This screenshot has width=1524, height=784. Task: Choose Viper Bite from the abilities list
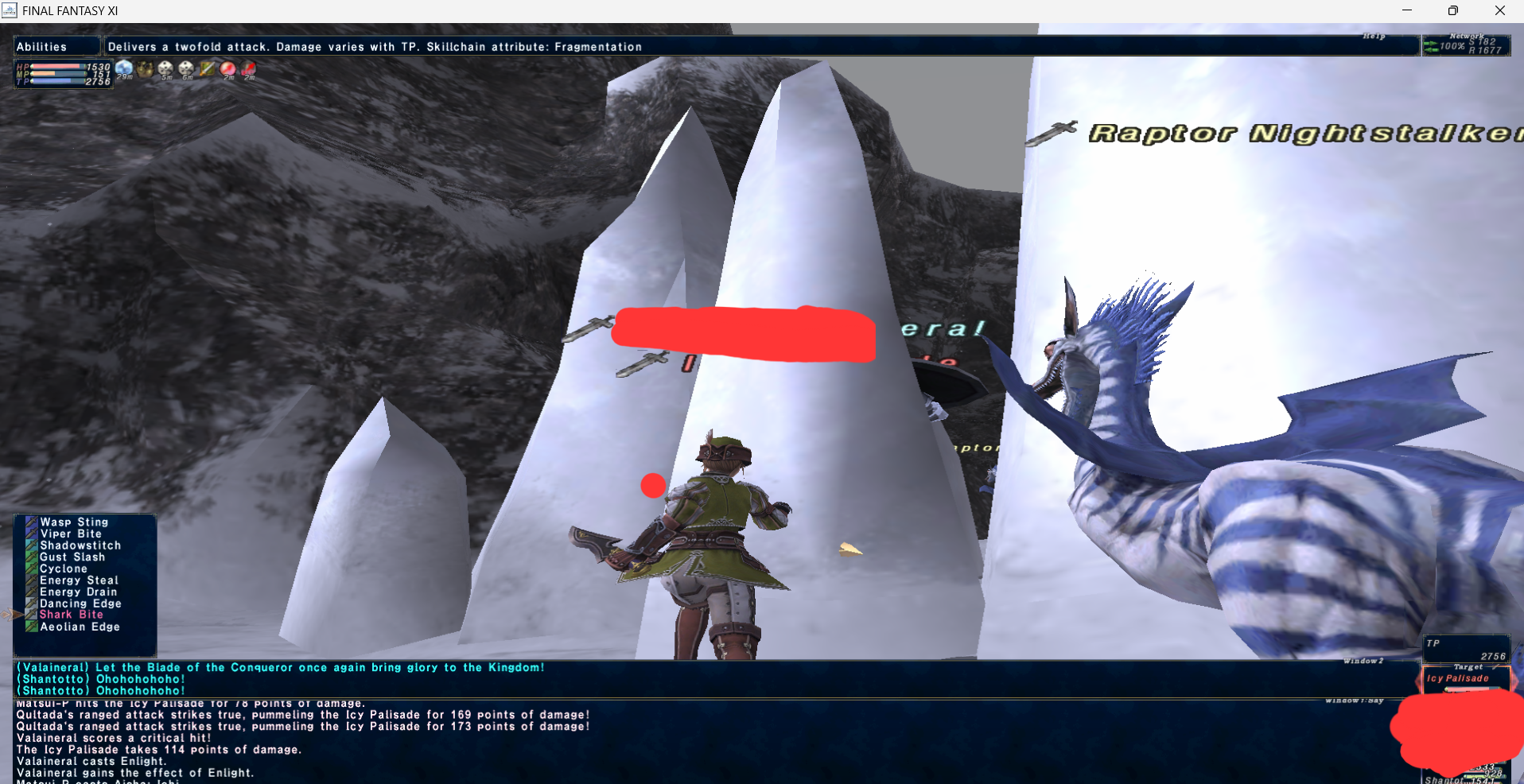click(x=71, y=534)
